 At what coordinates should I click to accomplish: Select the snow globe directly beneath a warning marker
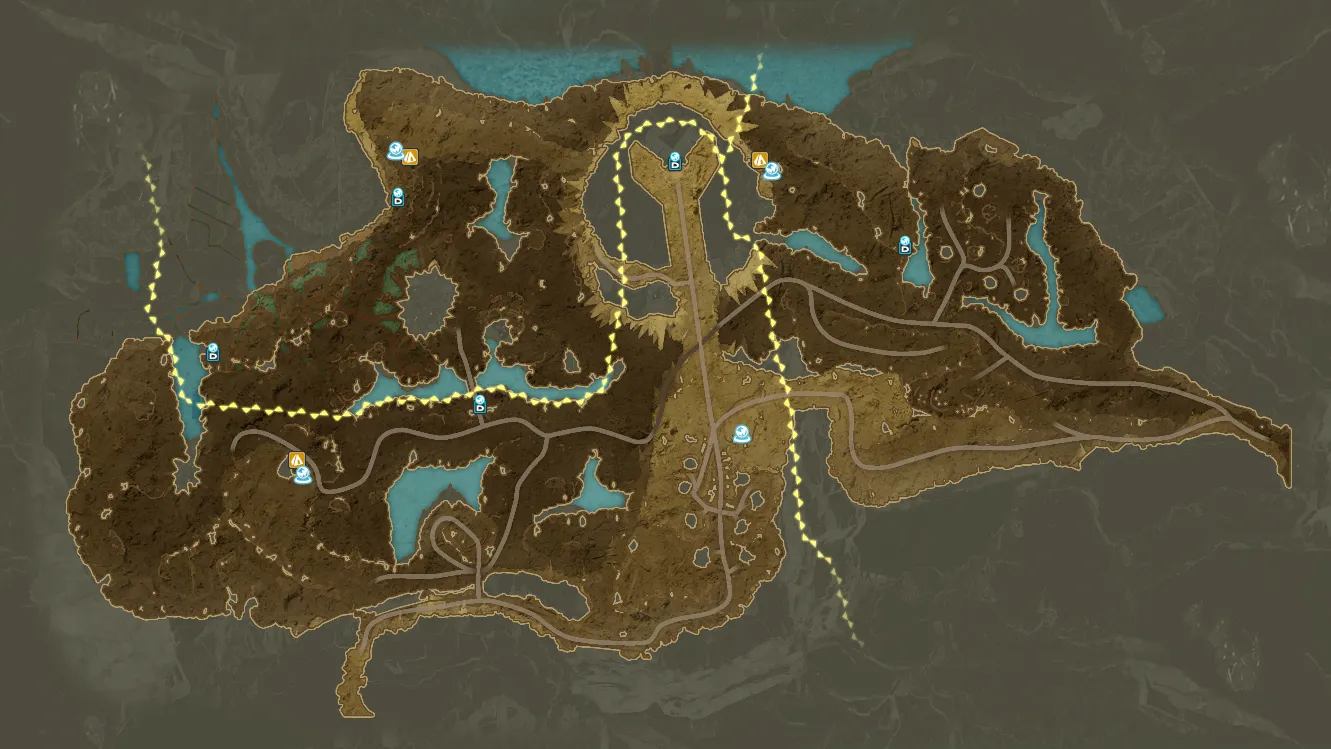pos(301,475)
